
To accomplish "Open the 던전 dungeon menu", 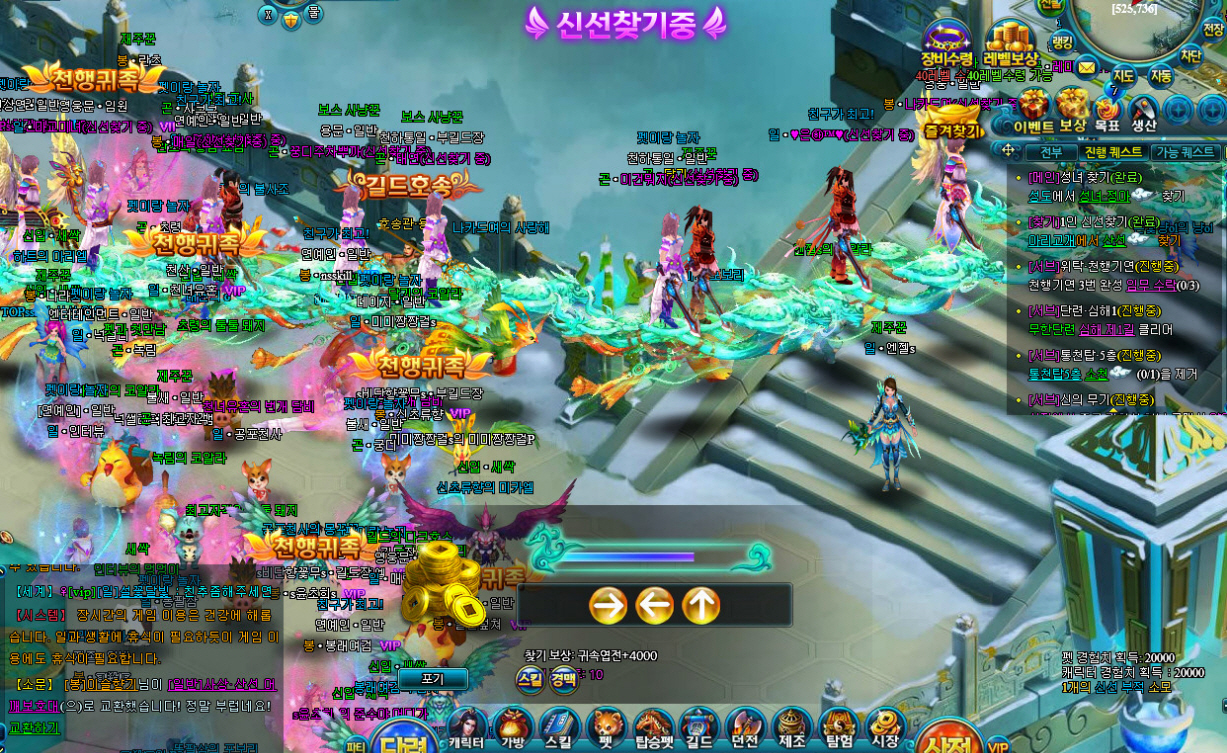I will click(745, 728).
